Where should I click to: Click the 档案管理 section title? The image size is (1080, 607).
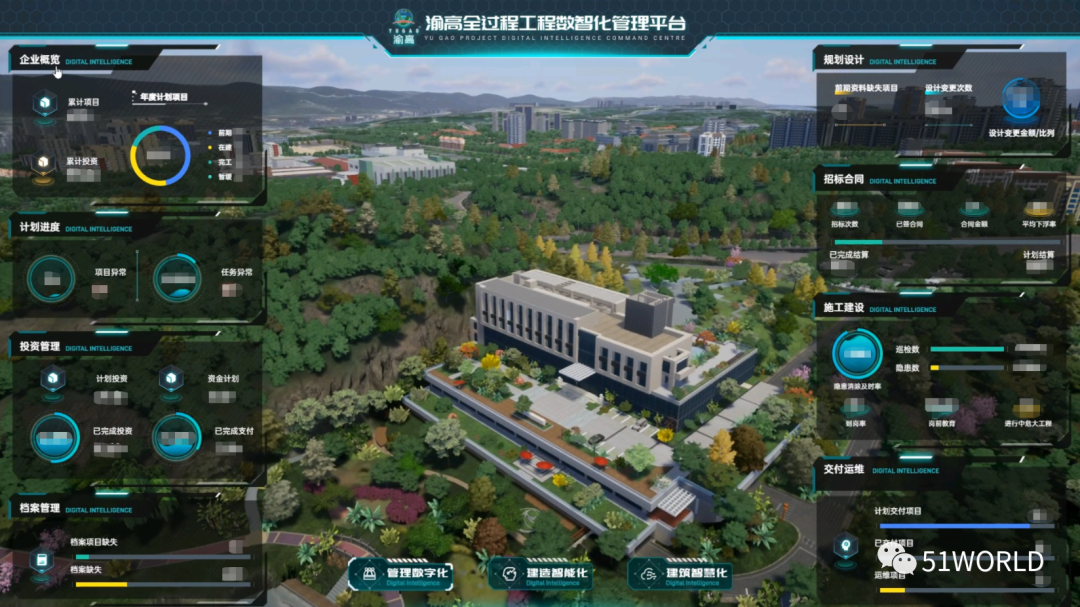pos(40,508)
